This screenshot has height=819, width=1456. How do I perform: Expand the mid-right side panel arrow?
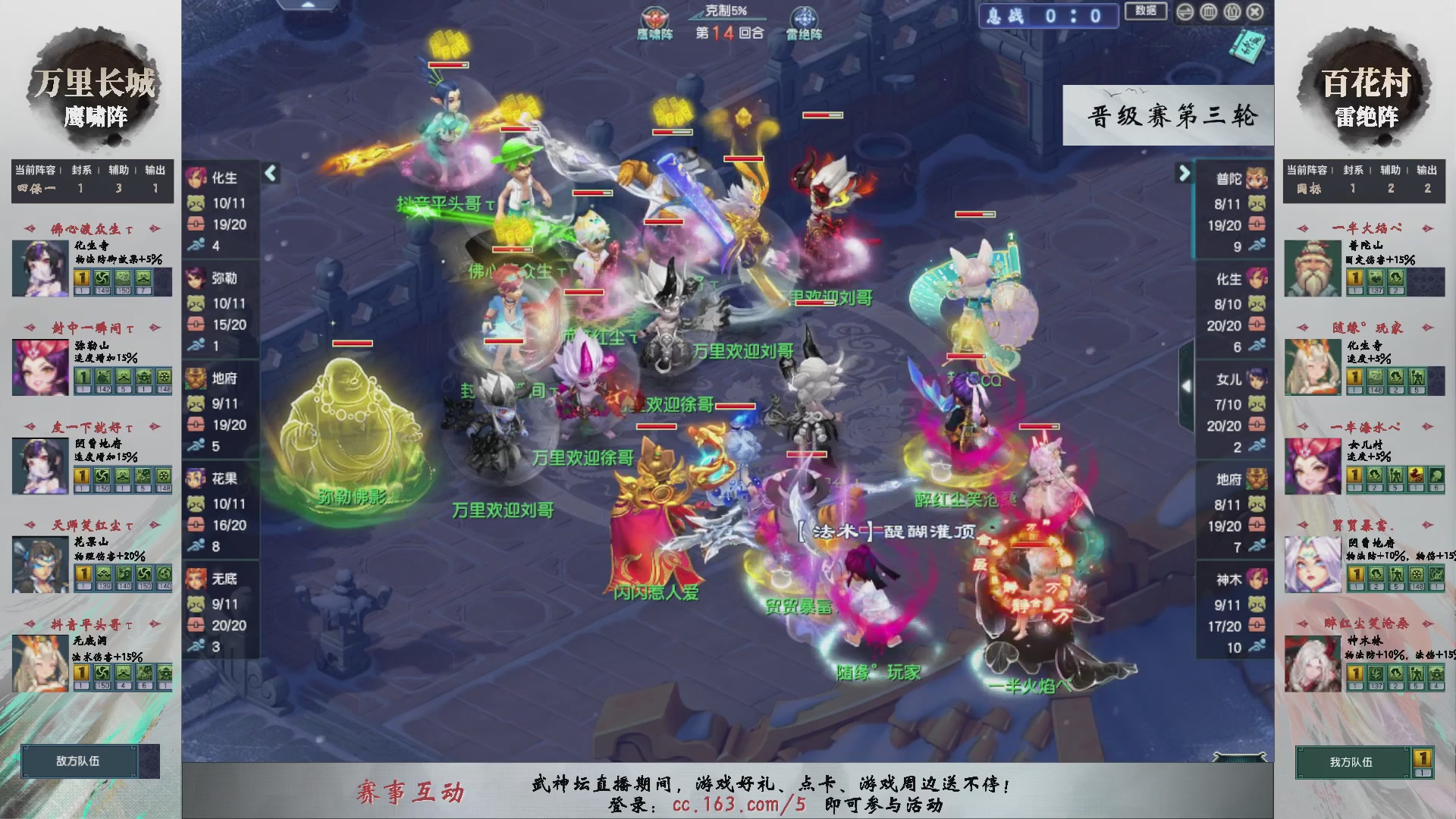pyautogui.click(x=1185, y=386)
